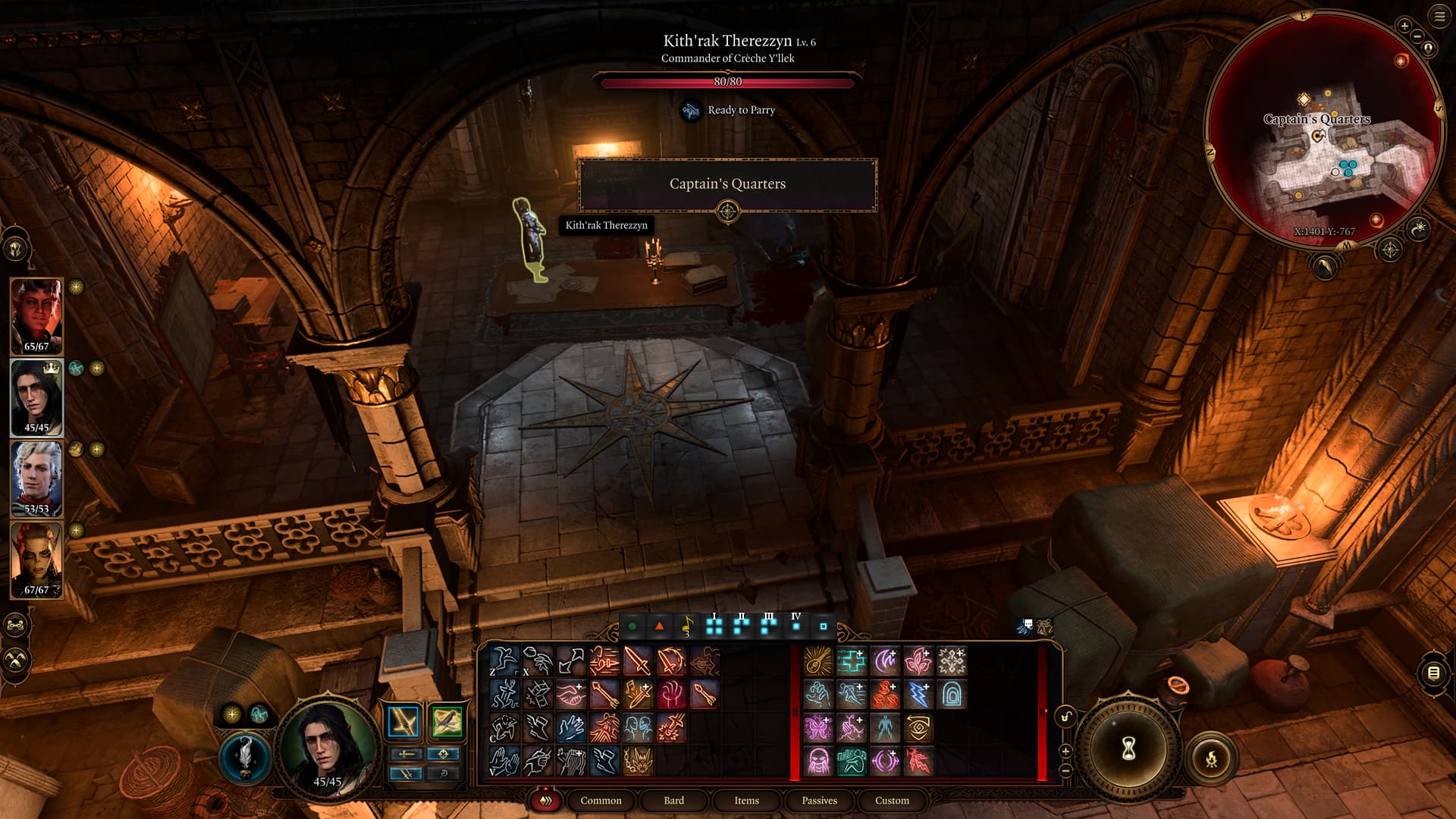Open the journal button on right edge

click(1433, 673)
